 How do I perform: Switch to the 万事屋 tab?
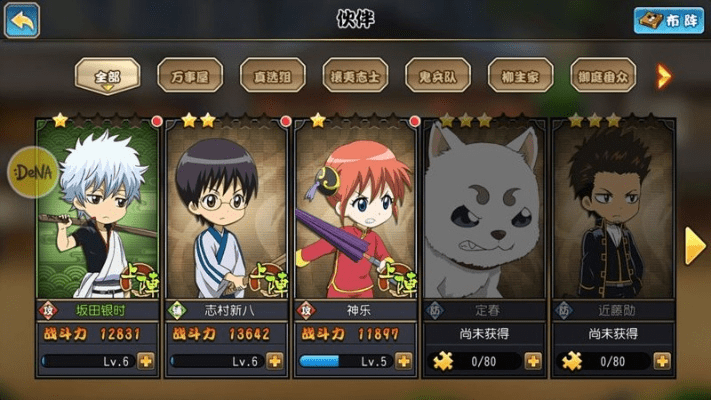(x=190, y=75)
